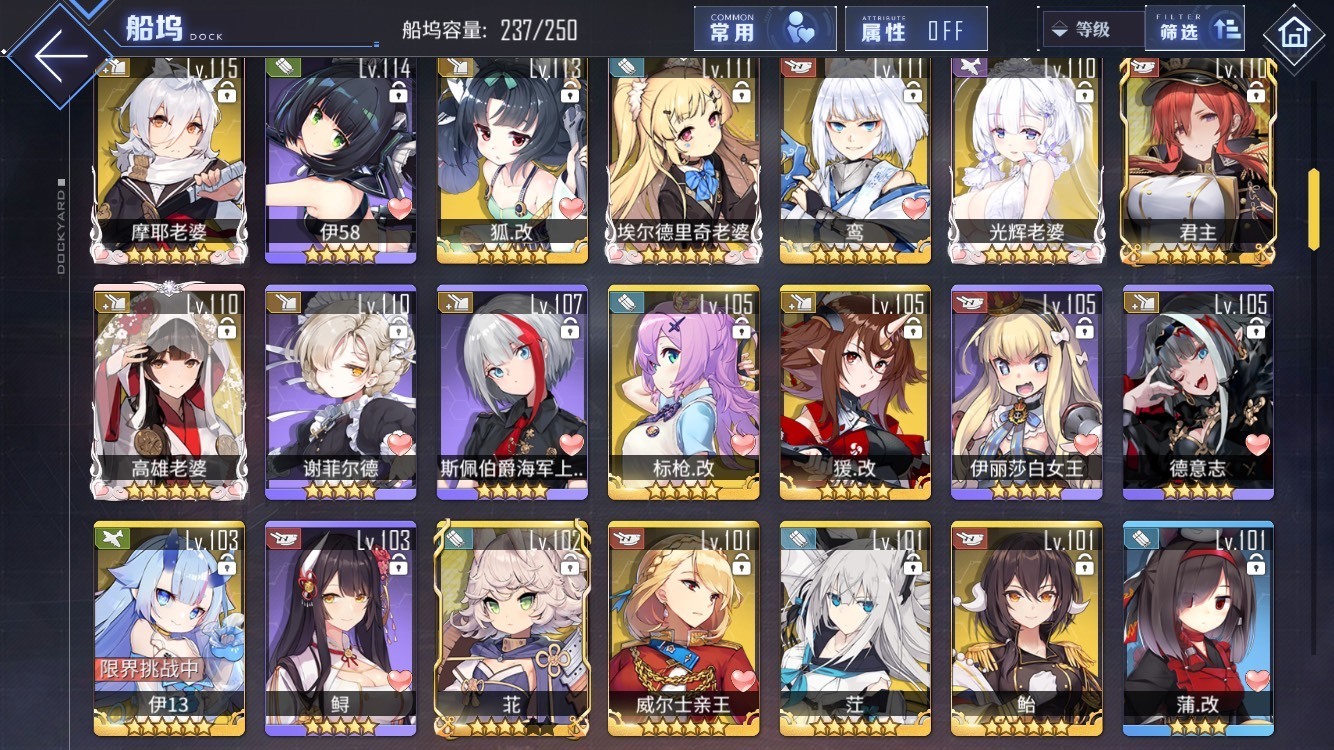
Task: Open the 等级 sort order dropdown
Action: coord(1092,30)
